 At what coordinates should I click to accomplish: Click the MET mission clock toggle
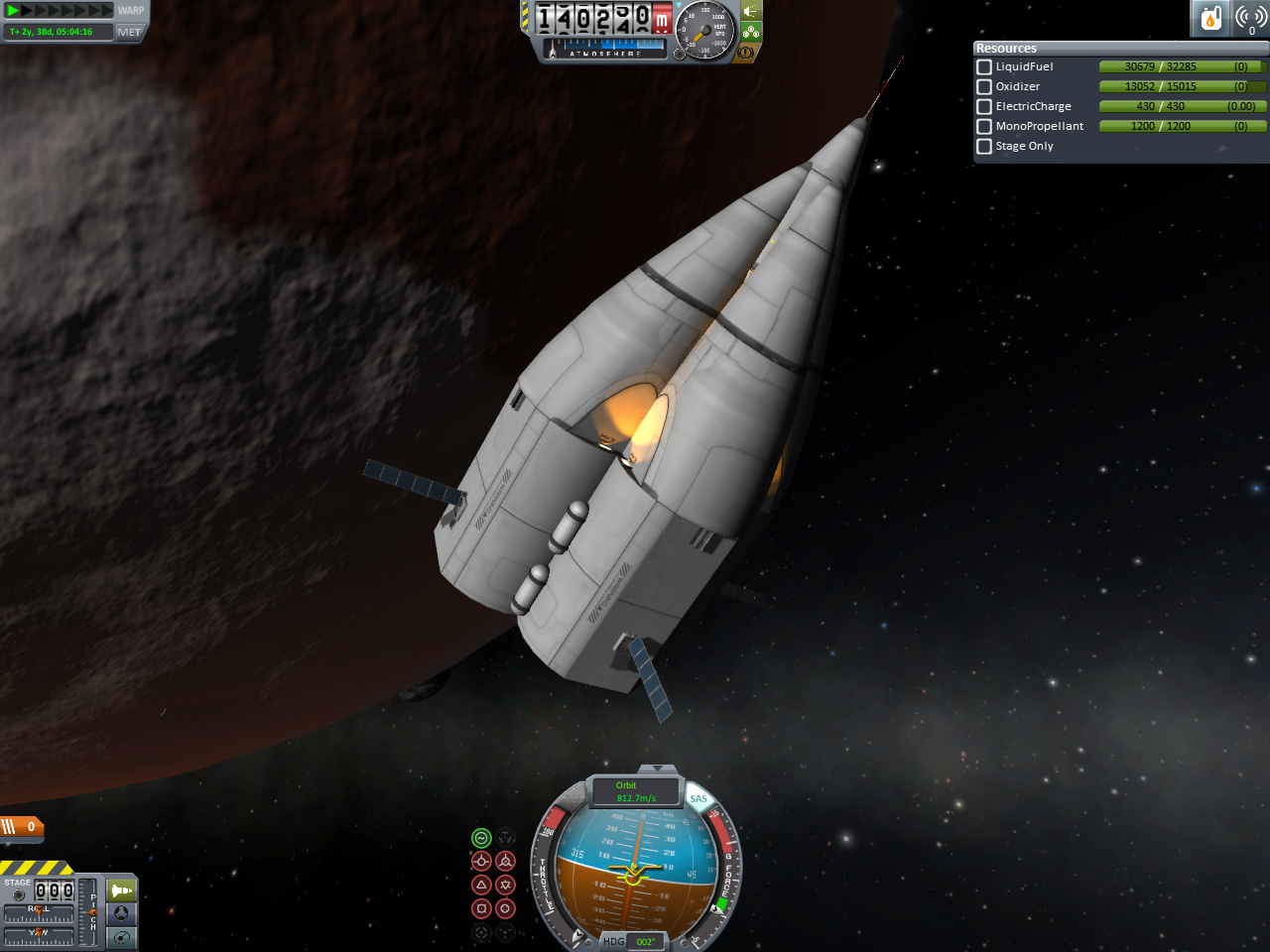(x=130, y=32)
